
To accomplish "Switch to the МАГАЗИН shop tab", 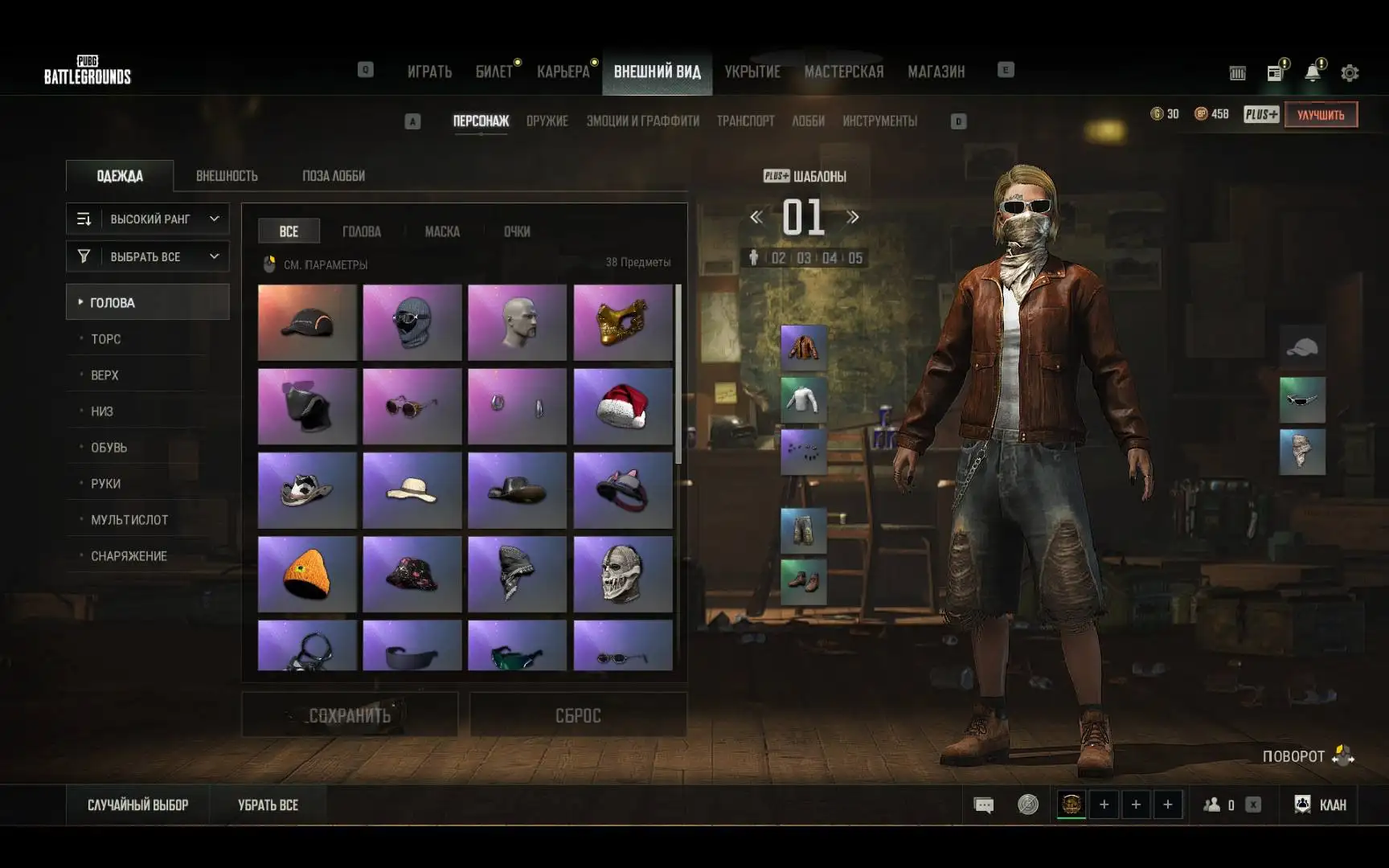I will (936, 72).
